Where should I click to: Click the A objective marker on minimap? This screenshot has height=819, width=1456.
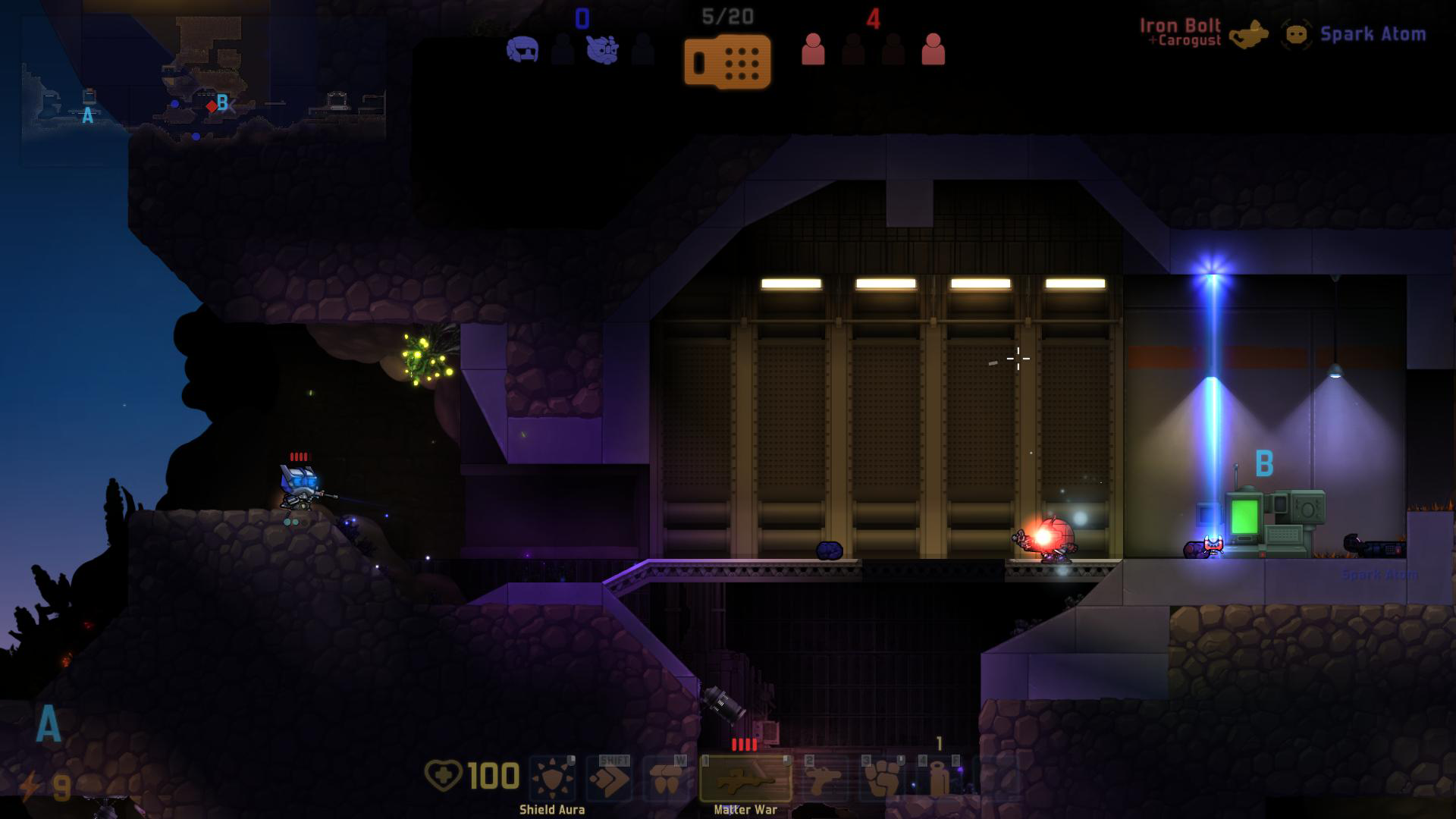pos(88,115)
